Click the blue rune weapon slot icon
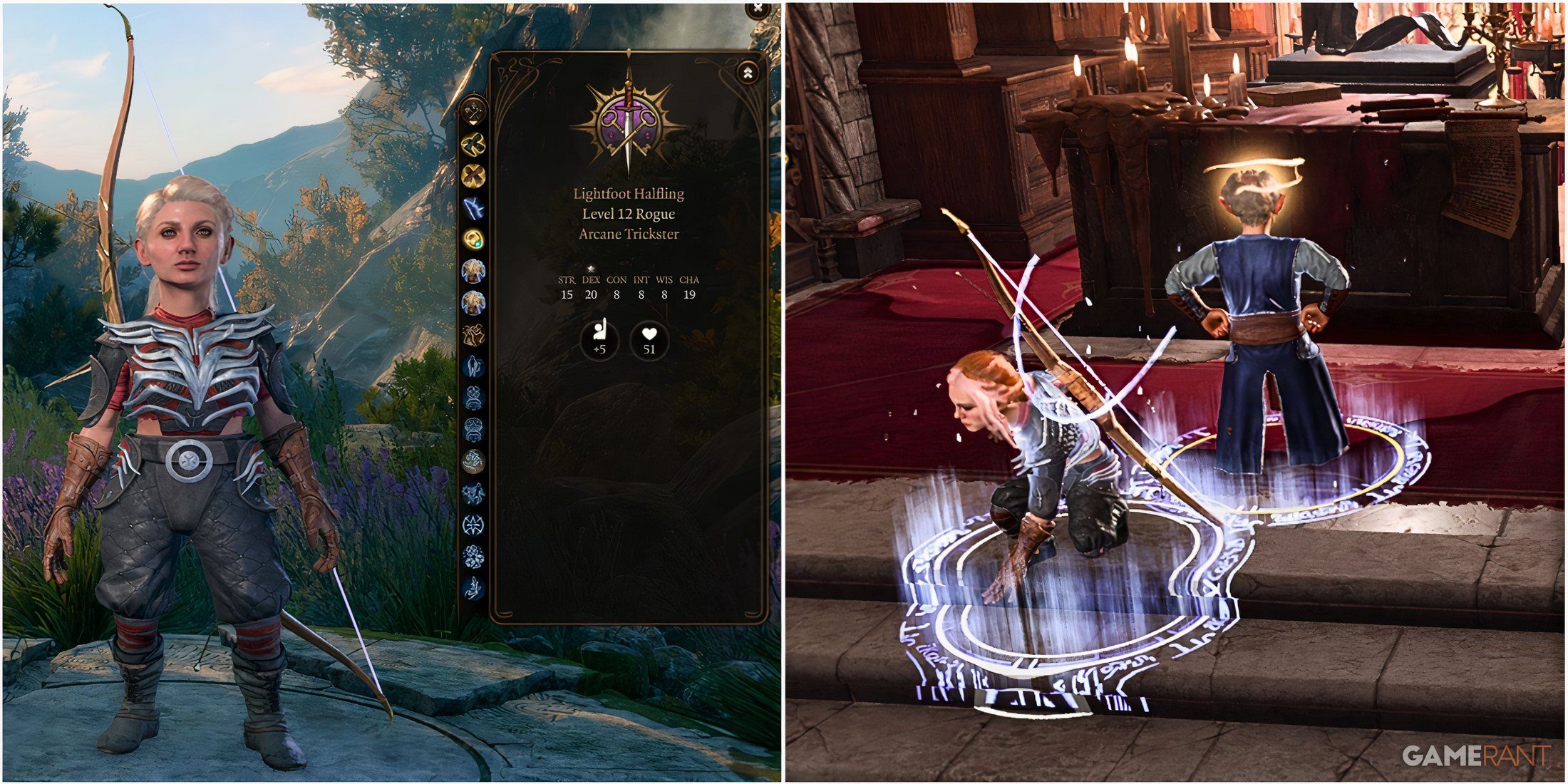This screenshot has width=1568, height=784. (x=478, y=205)
